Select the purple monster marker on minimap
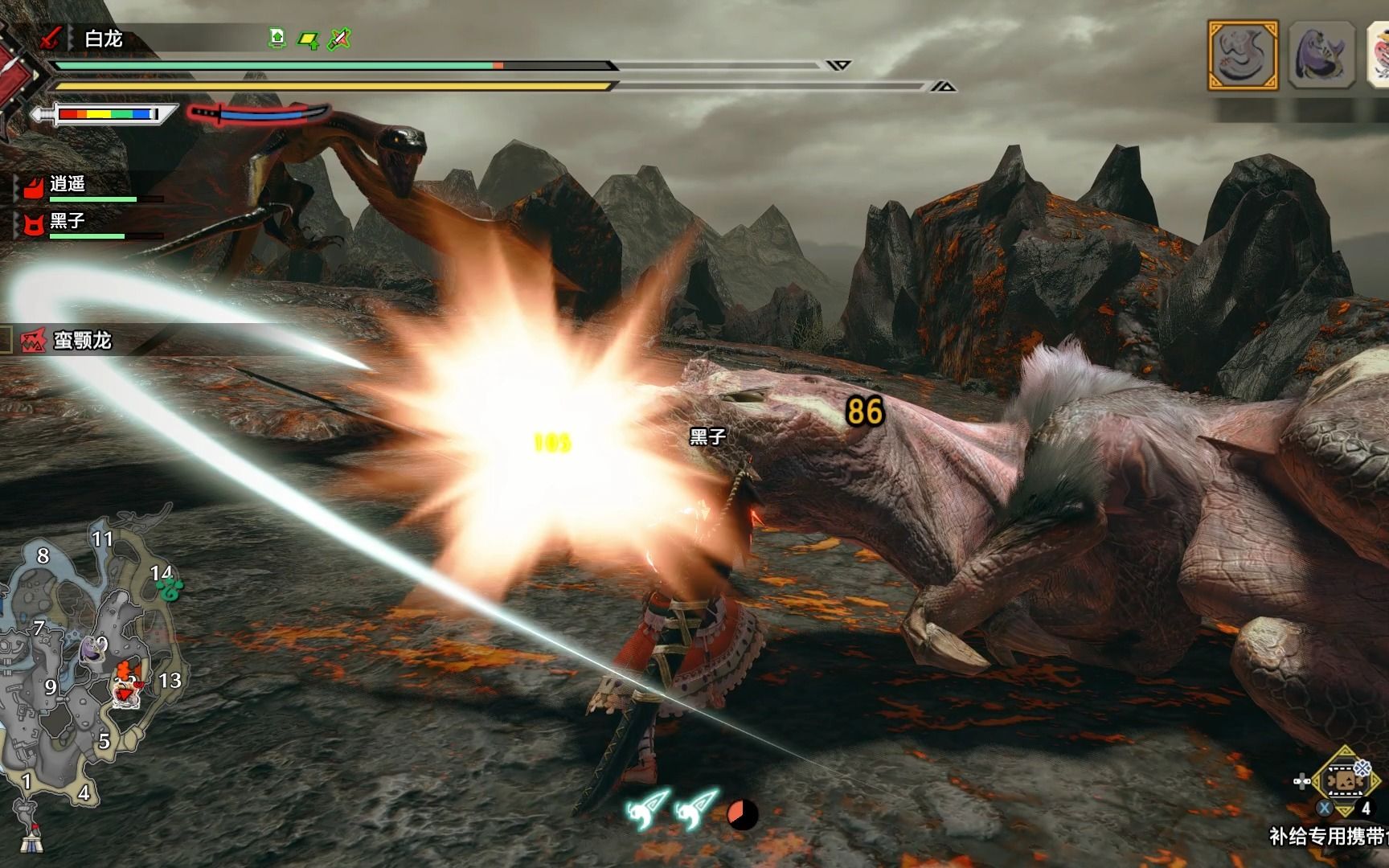This screenshot has width=1389, height=868. click(91, 649)
